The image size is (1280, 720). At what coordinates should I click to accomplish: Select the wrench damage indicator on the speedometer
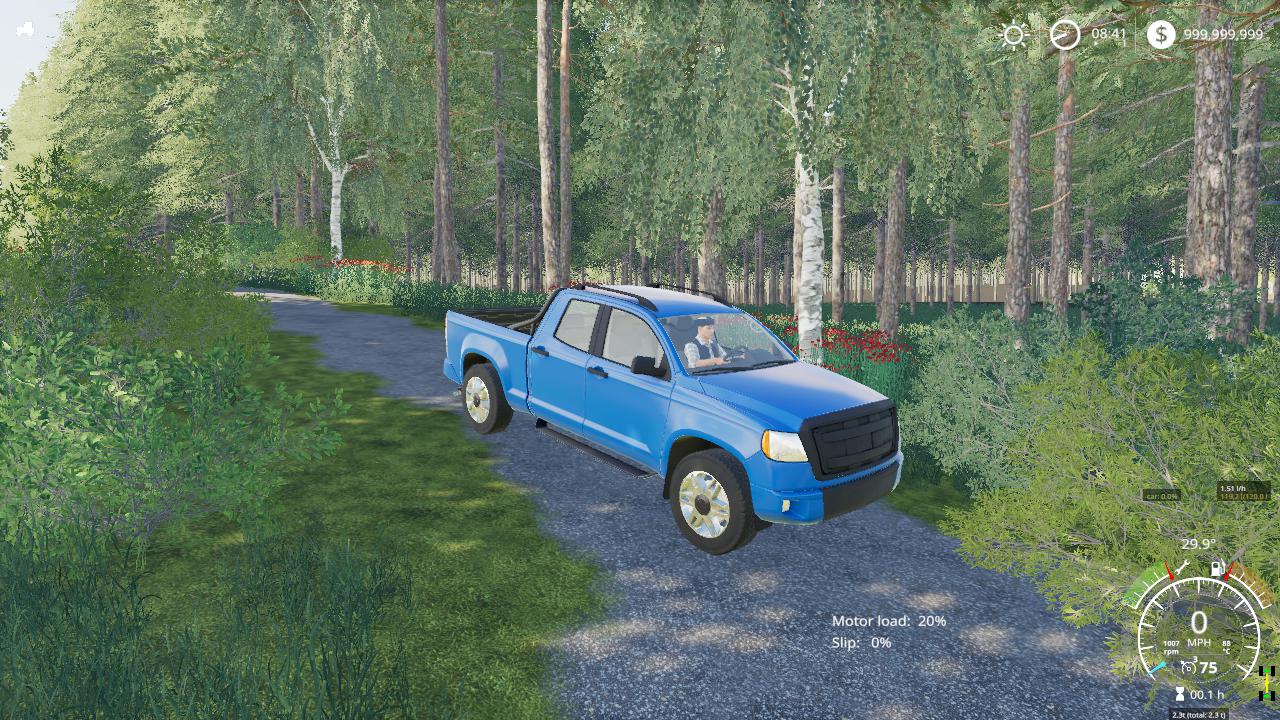pos(1180,568)
